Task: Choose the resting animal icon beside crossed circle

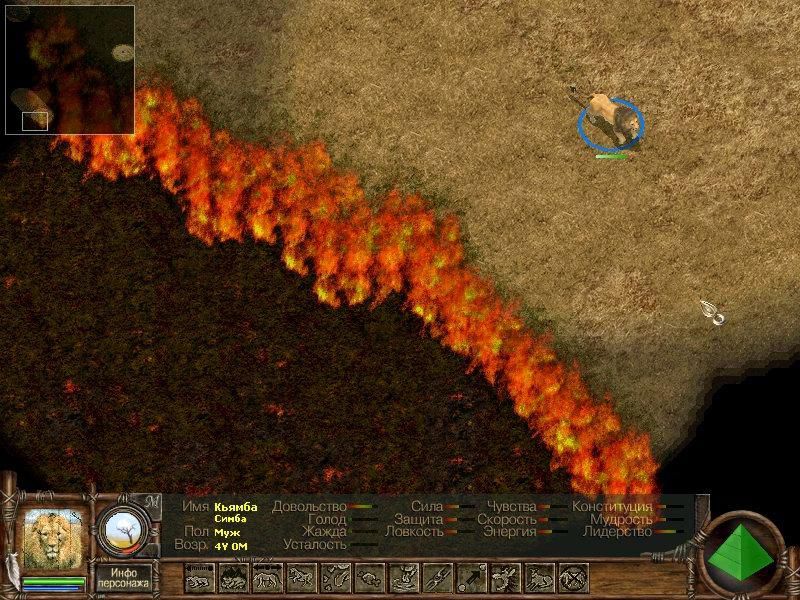Action: coord(539,577)
